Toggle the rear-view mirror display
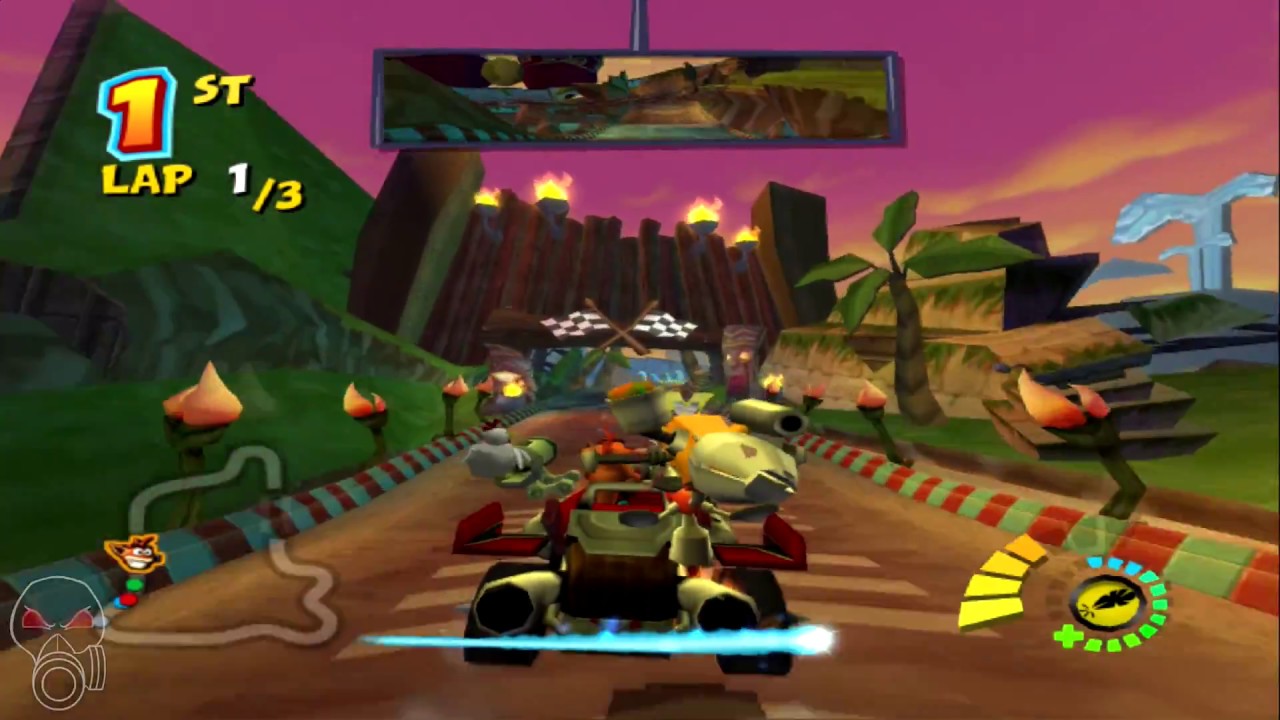 click(640, 95)
